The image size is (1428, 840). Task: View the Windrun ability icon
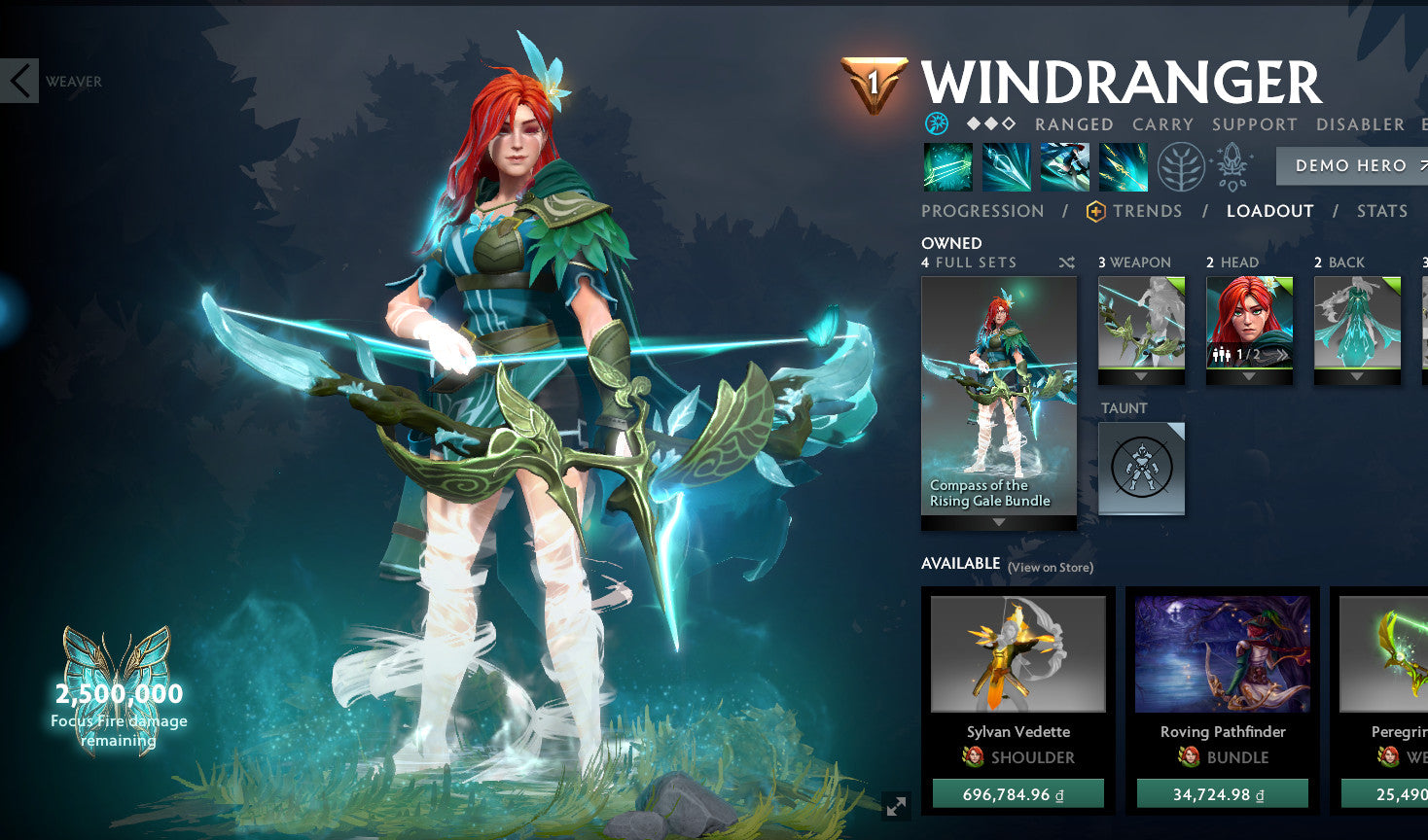pos(1064,166)
